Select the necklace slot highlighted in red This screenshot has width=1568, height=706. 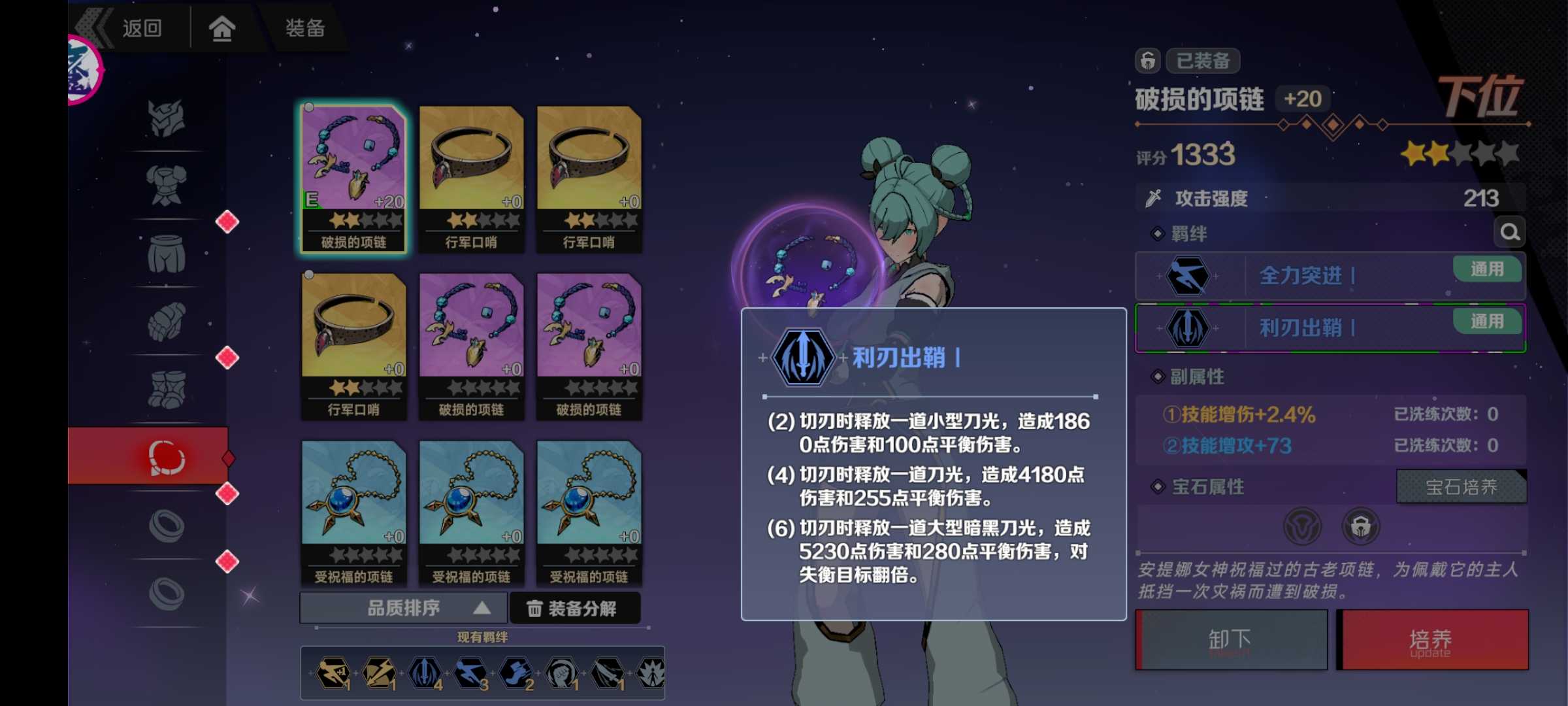(x=167, y=458)
